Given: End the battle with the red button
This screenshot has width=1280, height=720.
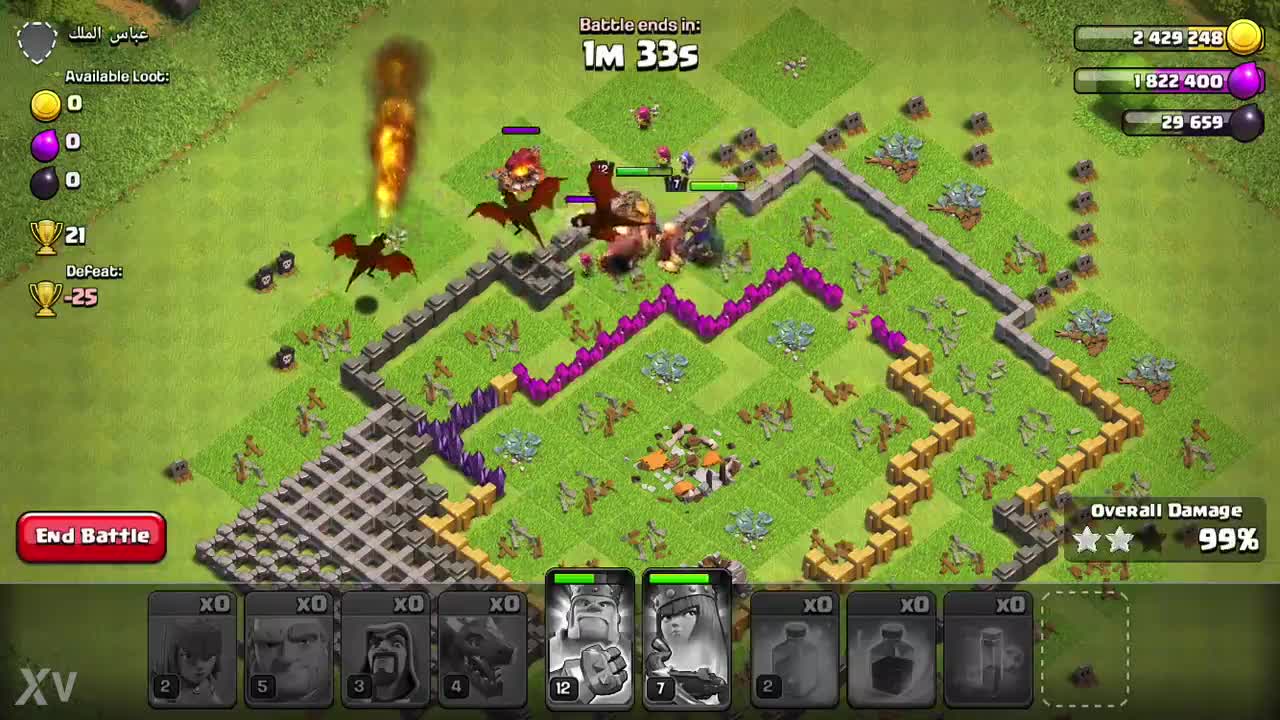Looking at the screenshot, I should (x=91, y=536).
